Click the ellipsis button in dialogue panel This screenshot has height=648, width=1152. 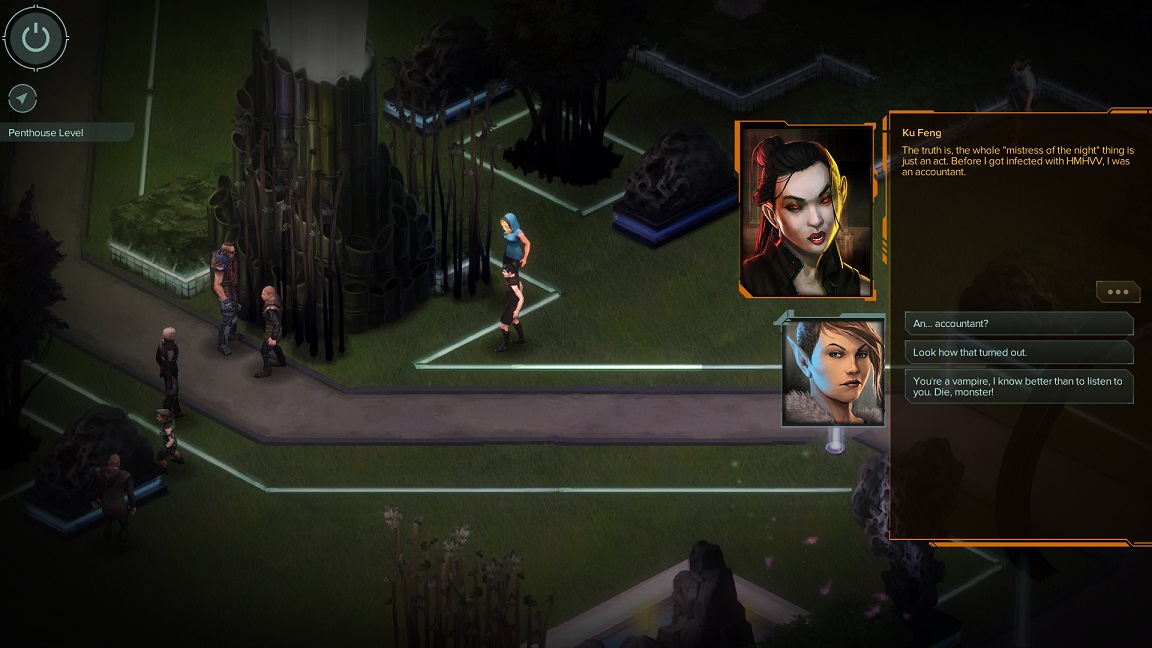[1117, 292]
